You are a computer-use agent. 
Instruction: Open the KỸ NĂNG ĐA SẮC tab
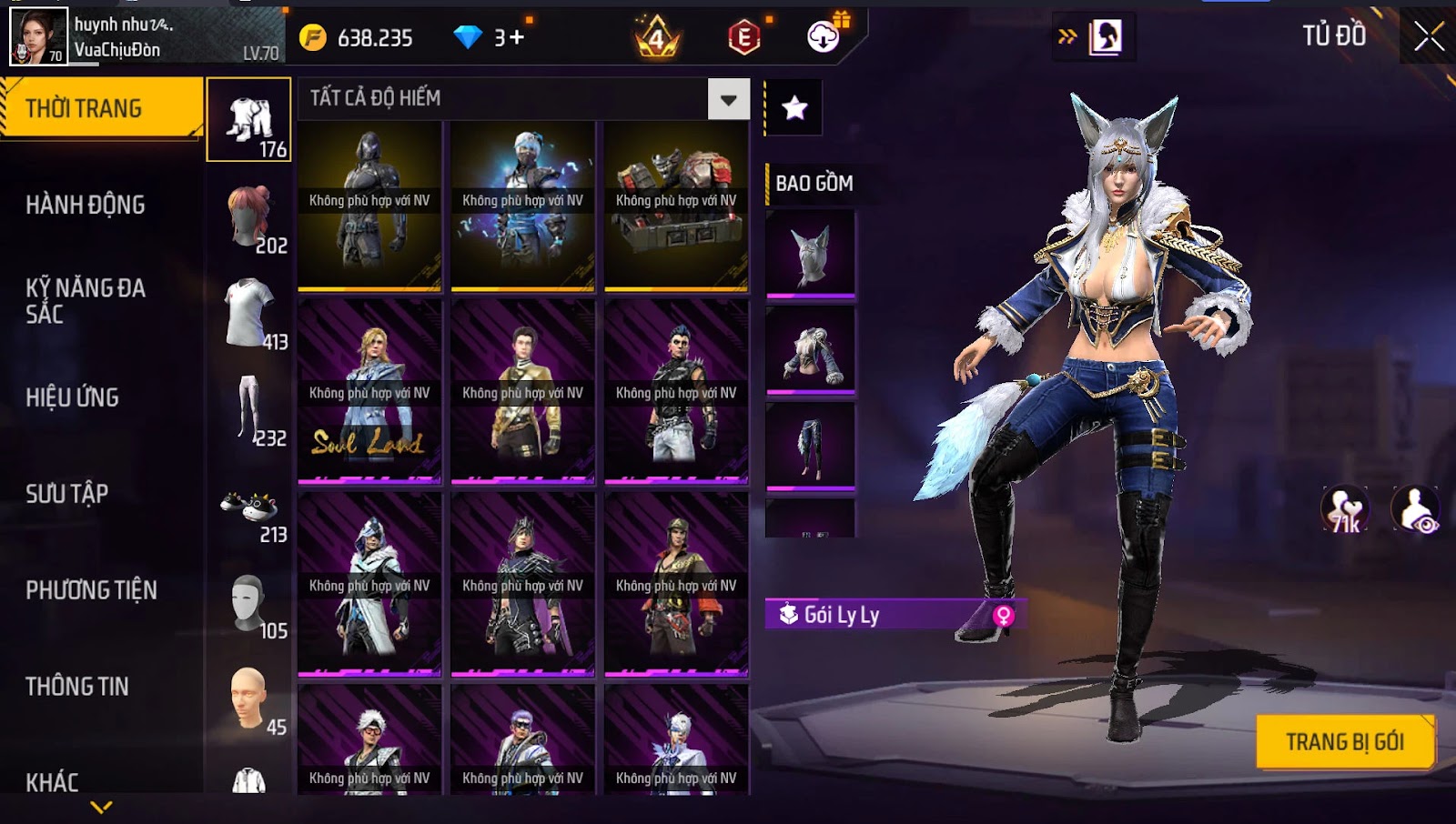point(86,301)
